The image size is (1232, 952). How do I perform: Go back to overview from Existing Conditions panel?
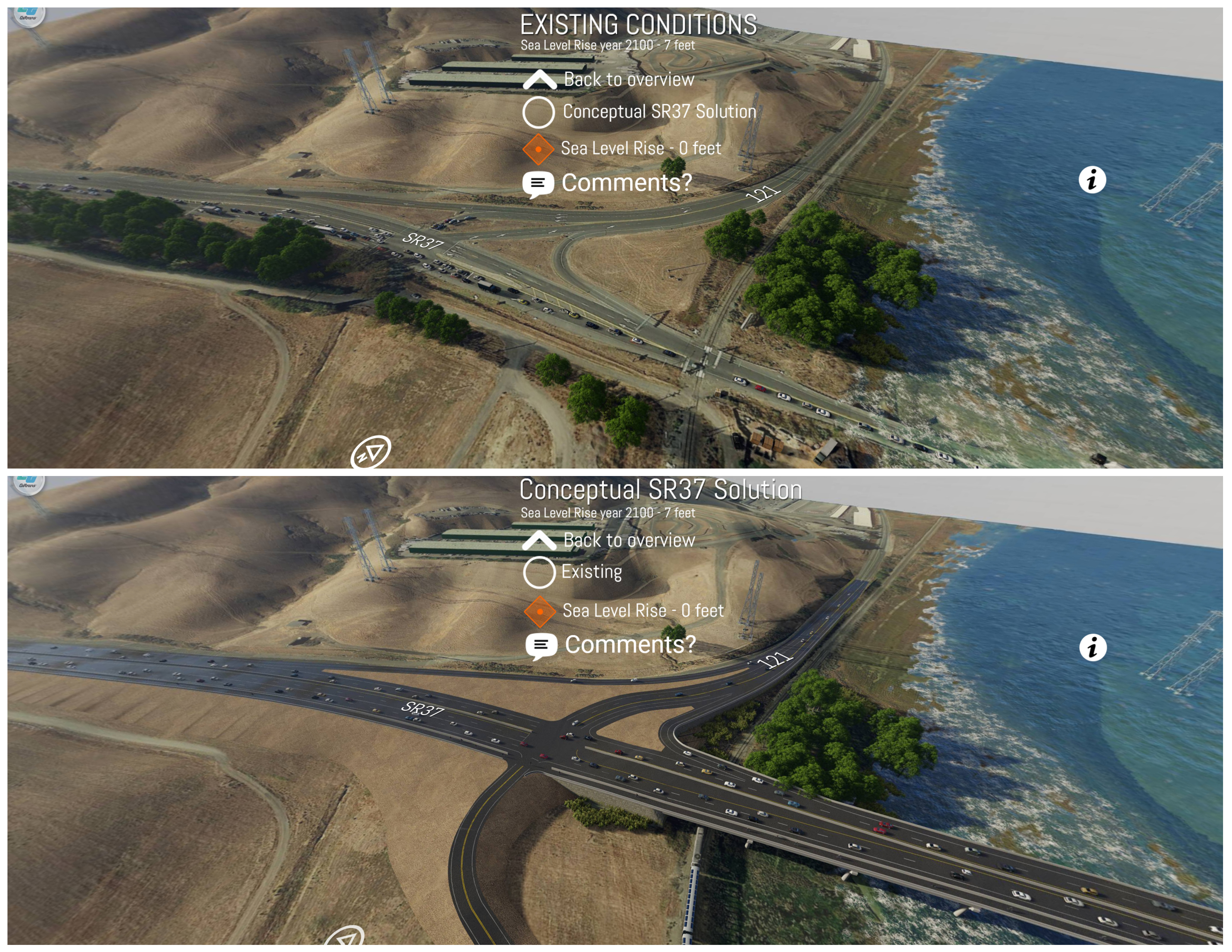(x=540, y=80)
